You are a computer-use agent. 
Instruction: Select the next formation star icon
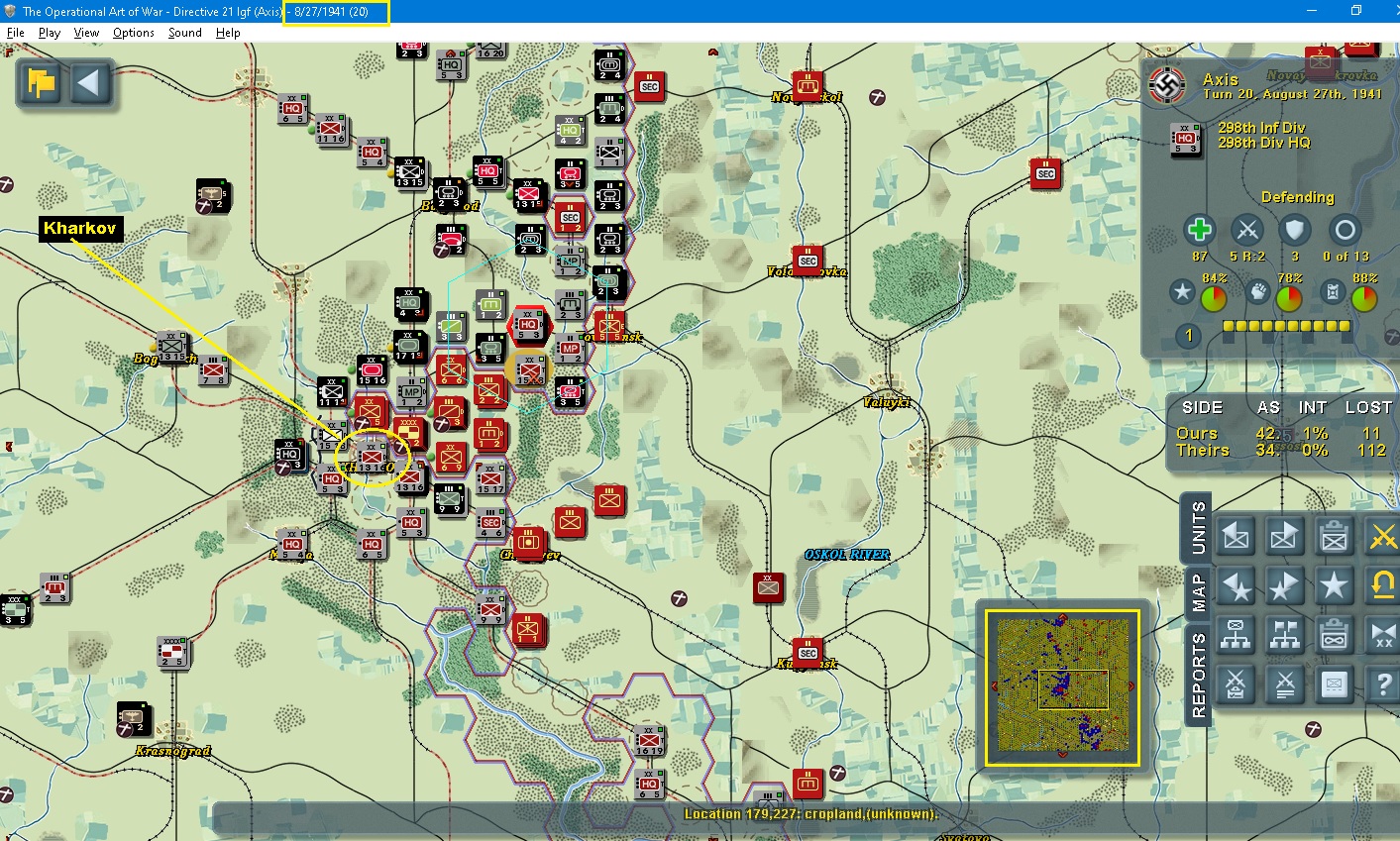pos(1284,585)
